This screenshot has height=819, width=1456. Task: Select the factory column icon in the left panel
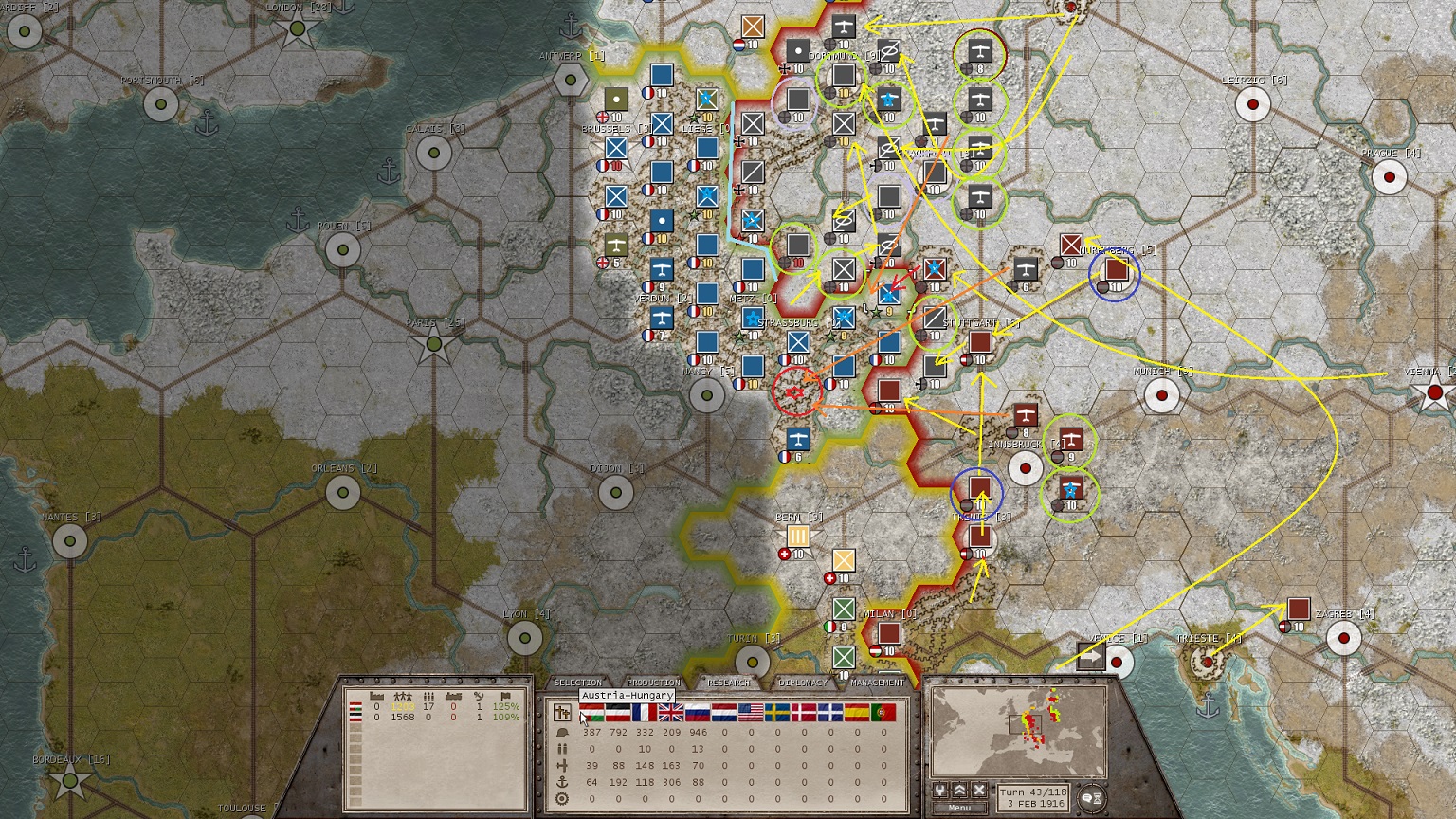tap(376, 696)
